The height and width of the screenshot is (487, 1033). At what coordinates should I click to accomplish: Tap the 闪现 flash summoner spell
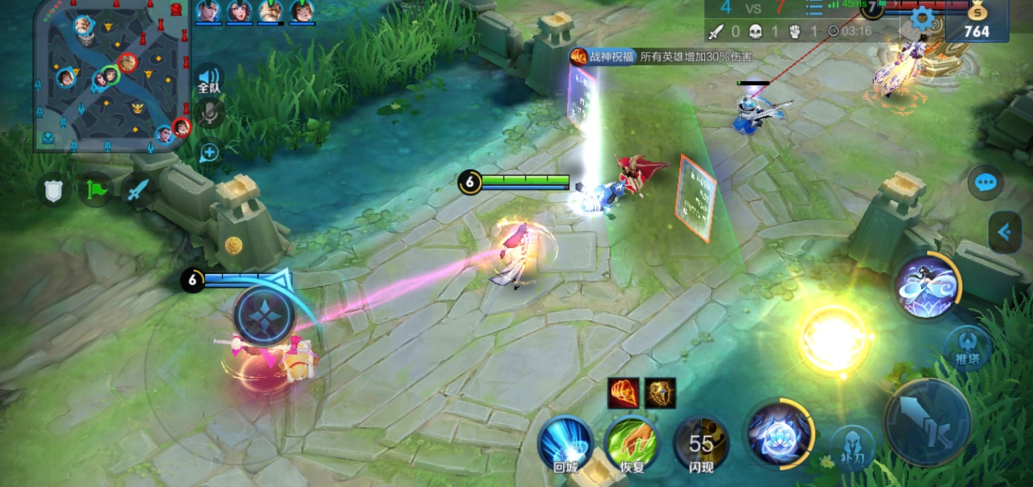pyautogui.click(x=701, y=443)
